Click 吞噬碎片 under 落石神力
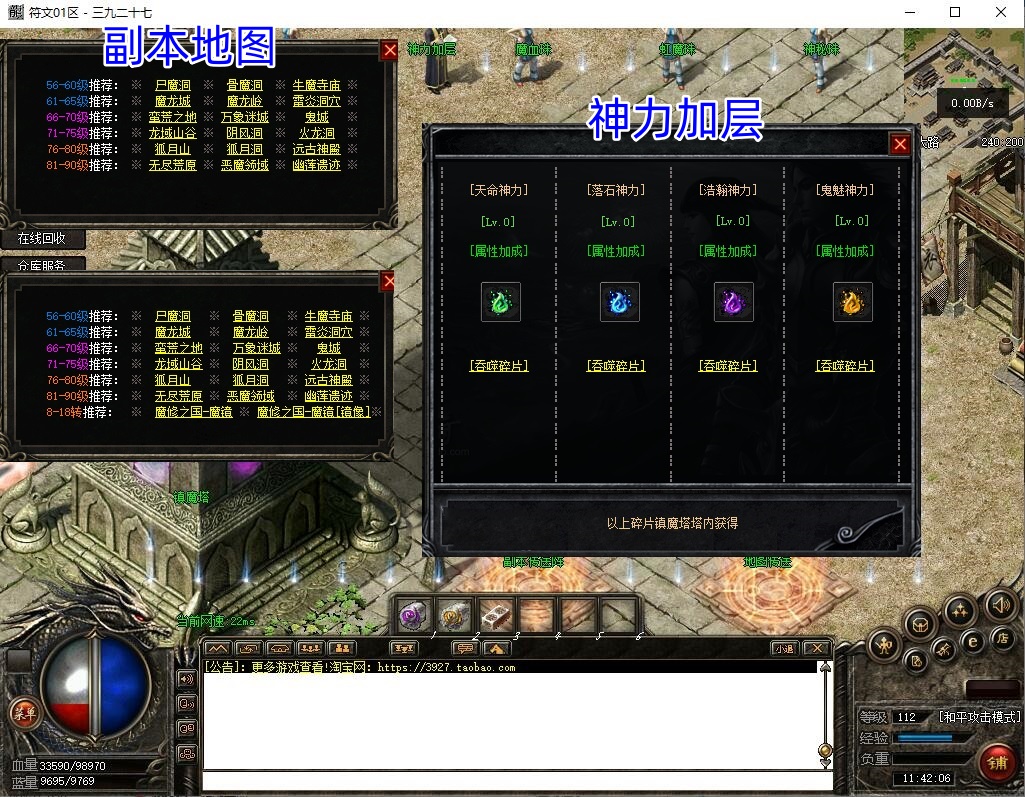 (616, 366)
